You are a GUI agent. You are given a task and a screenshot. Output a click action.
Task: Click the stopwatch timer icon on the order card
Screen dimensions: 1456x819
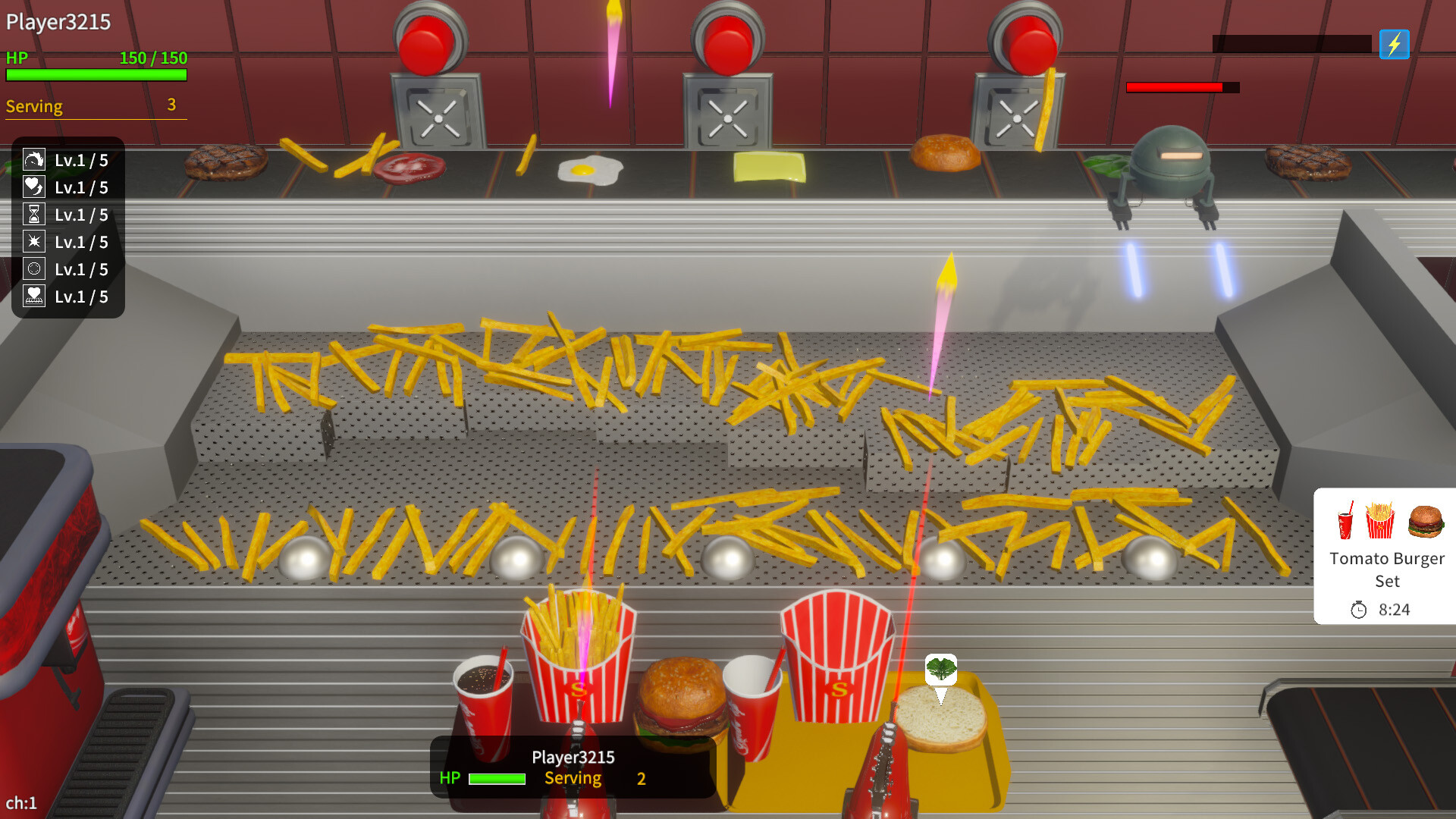[1360, 608]
